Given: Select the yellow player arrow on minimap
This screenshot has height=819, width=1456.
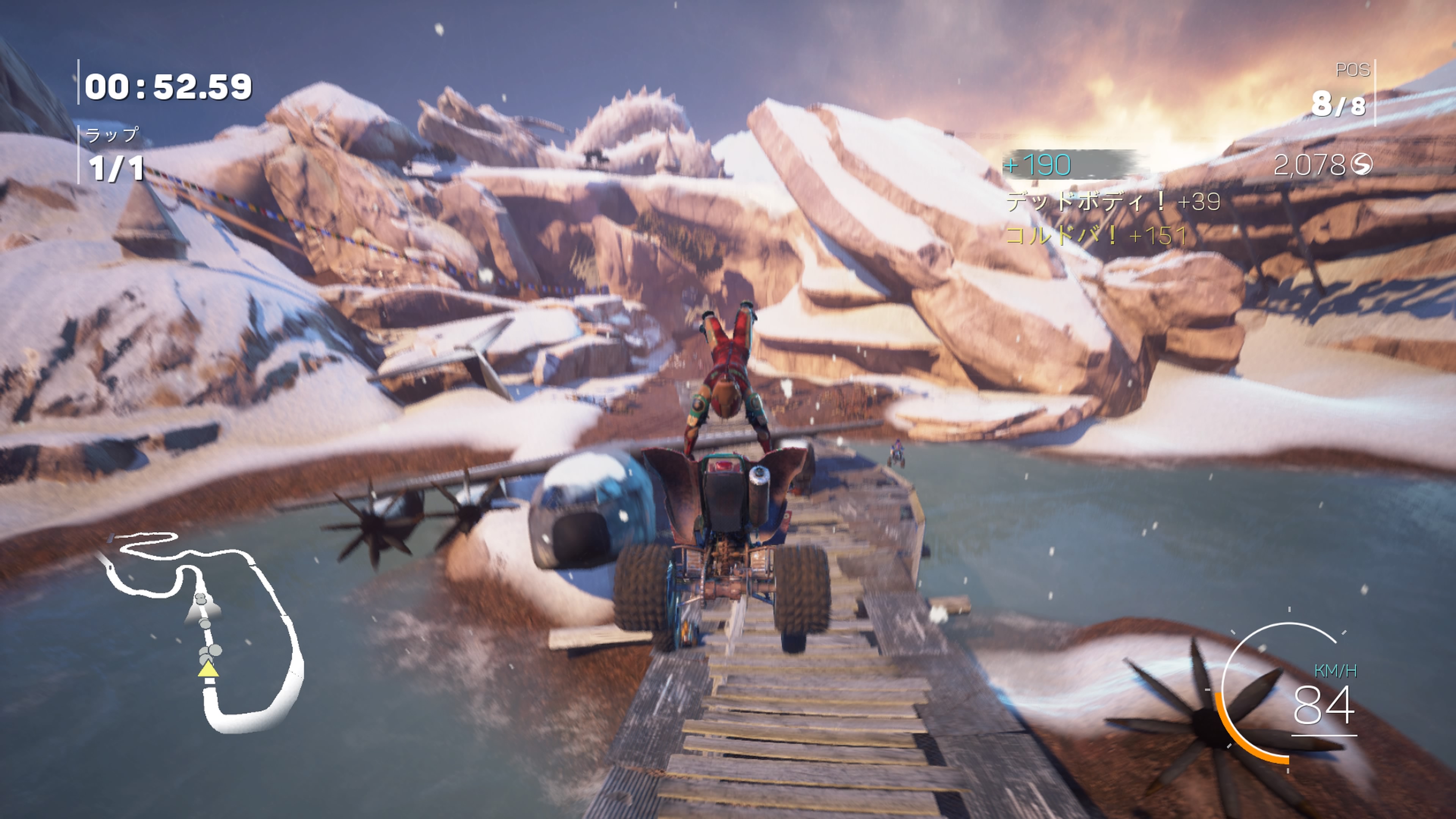Looking at the screenshot, I should point(208,670).
